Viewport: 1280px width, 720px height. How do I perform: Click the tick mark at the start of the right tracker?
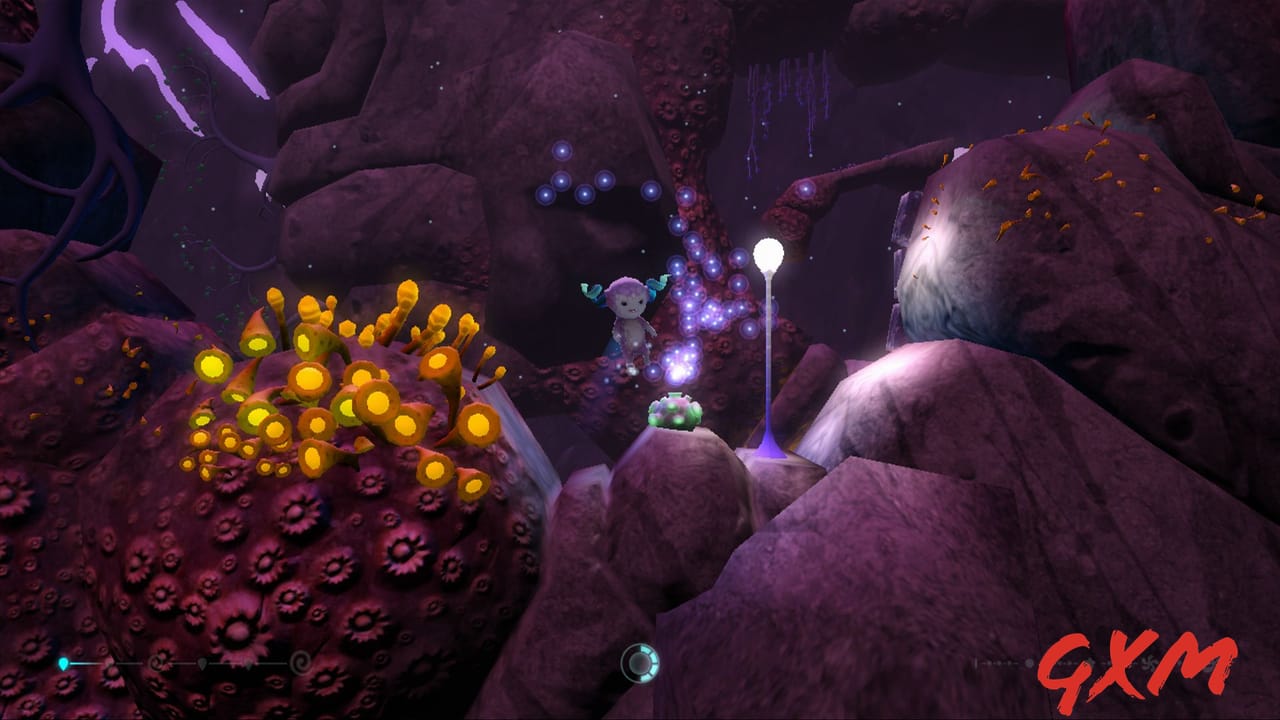(x=976, y=663)
